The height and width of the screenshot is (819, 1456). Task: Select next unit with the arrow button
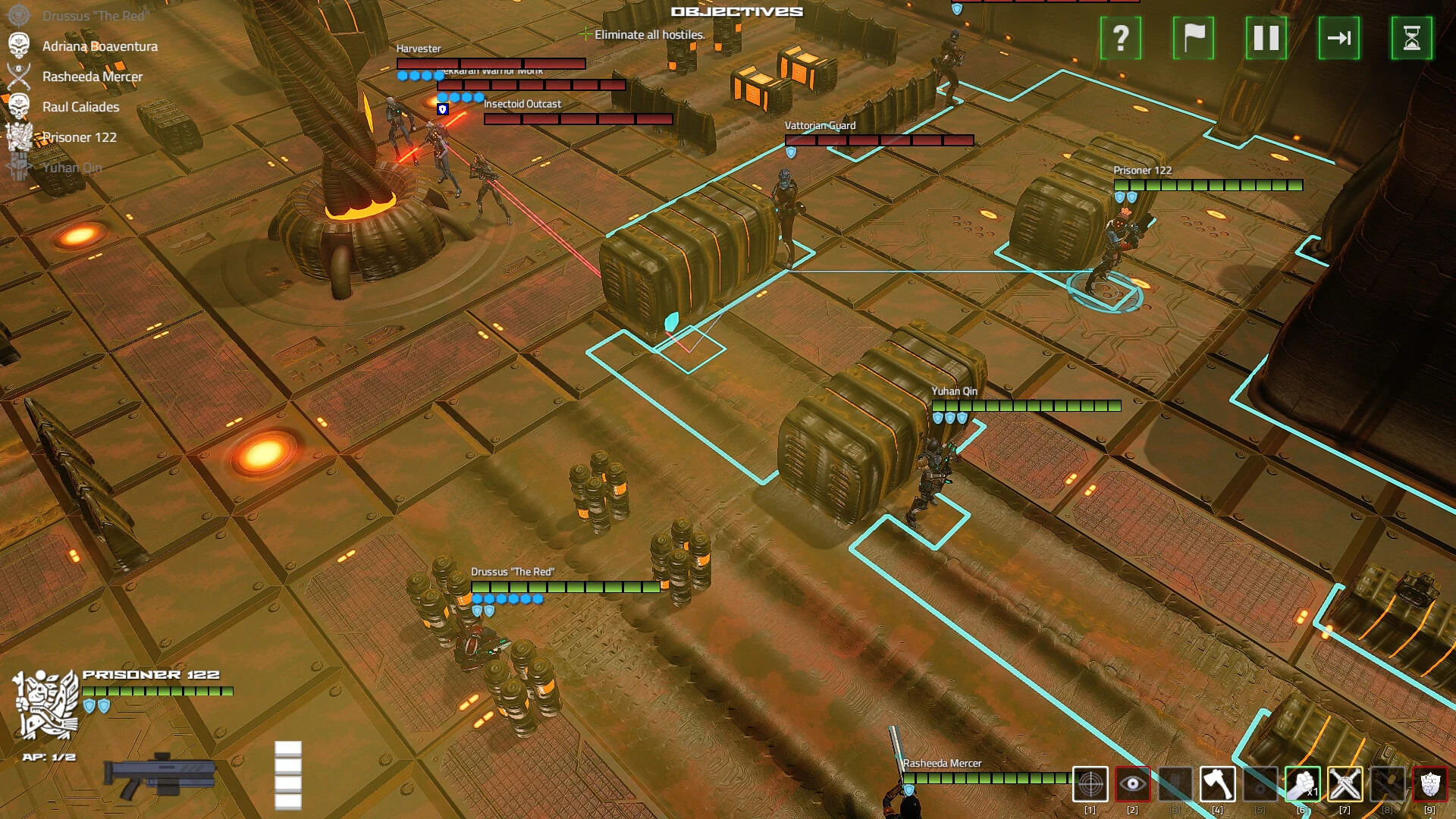(1338, 38)
